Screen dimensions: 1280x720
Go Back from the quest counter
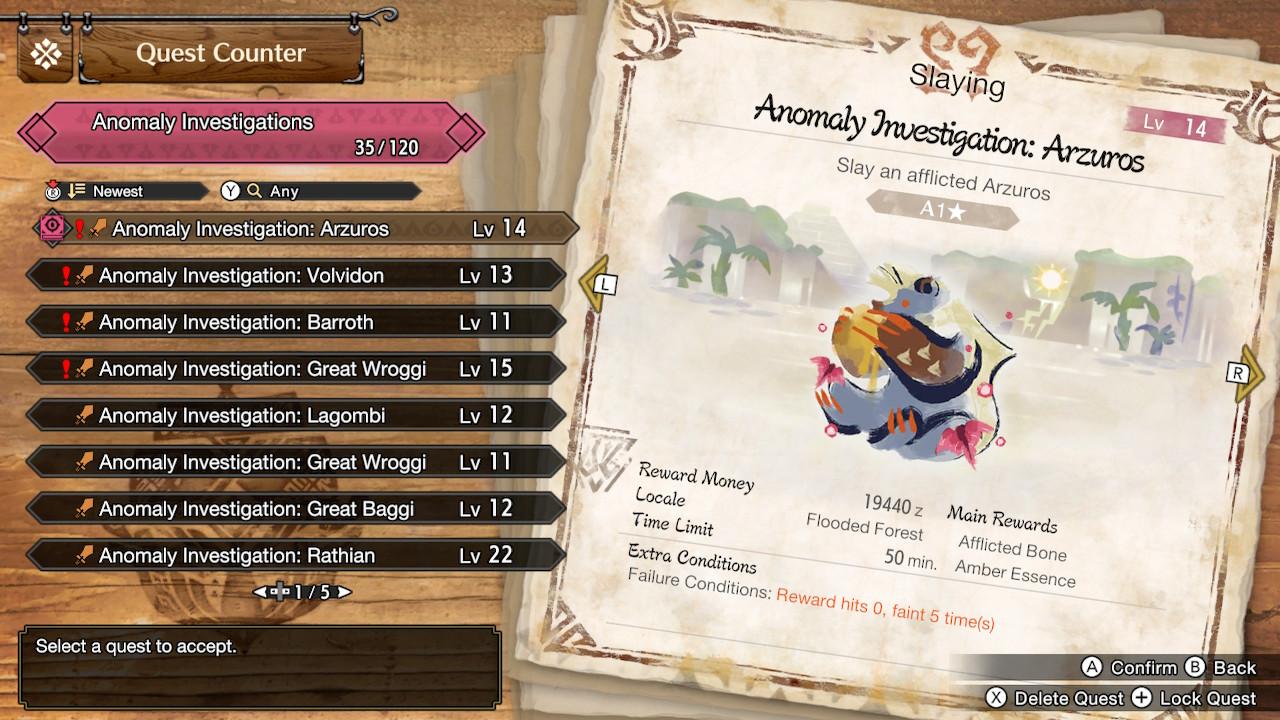(x=1221, y=668)
